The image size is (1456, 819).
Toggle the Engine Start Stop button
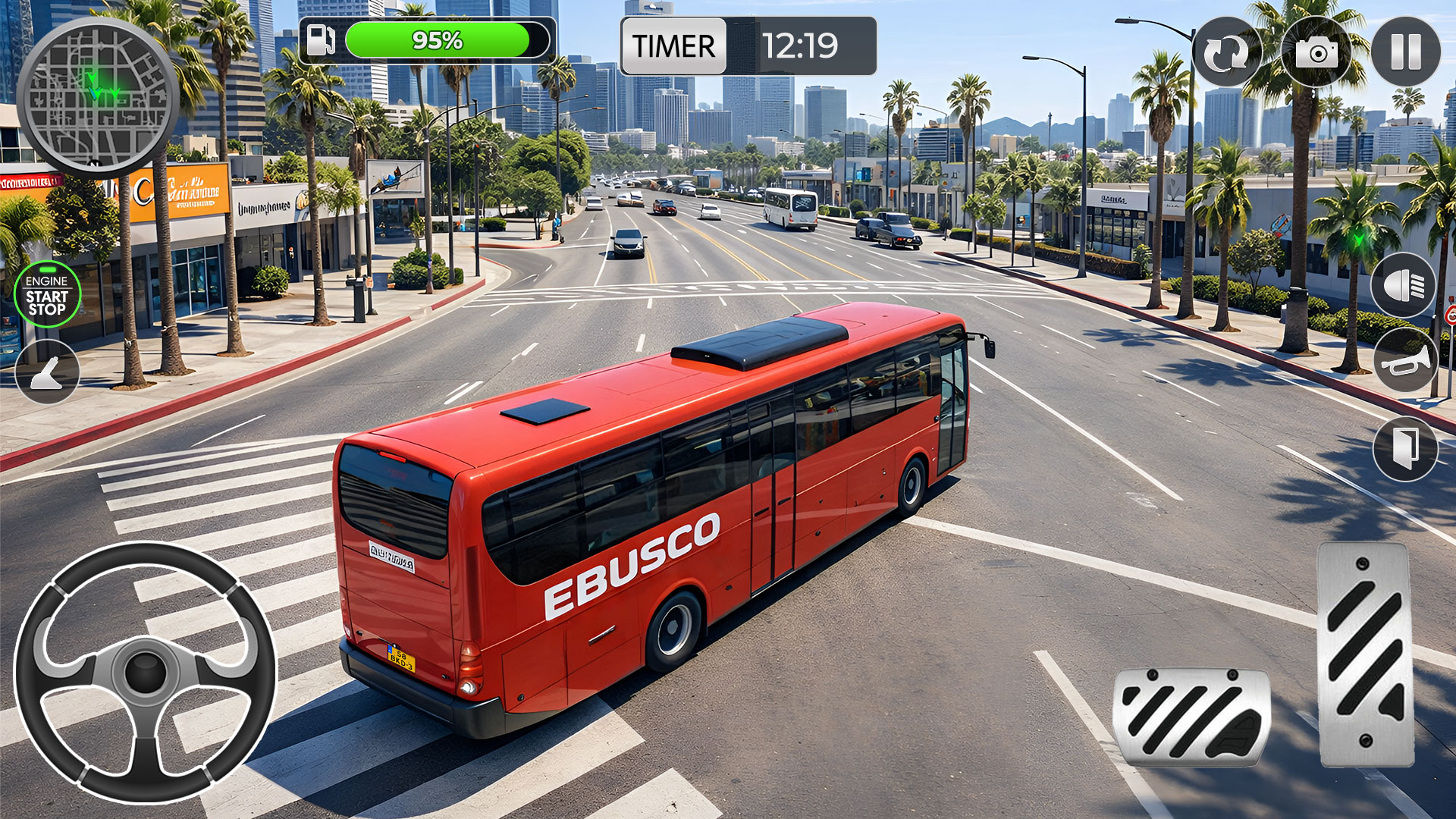pos(47,294)
